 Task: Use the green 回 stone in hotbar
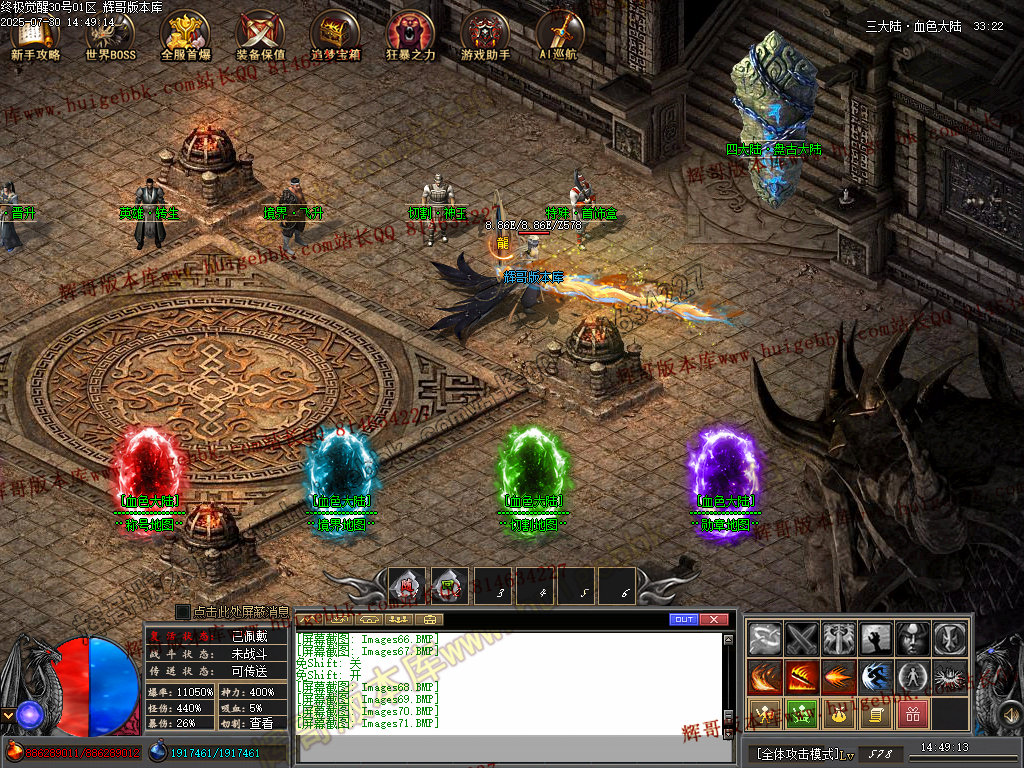(449, 586)
